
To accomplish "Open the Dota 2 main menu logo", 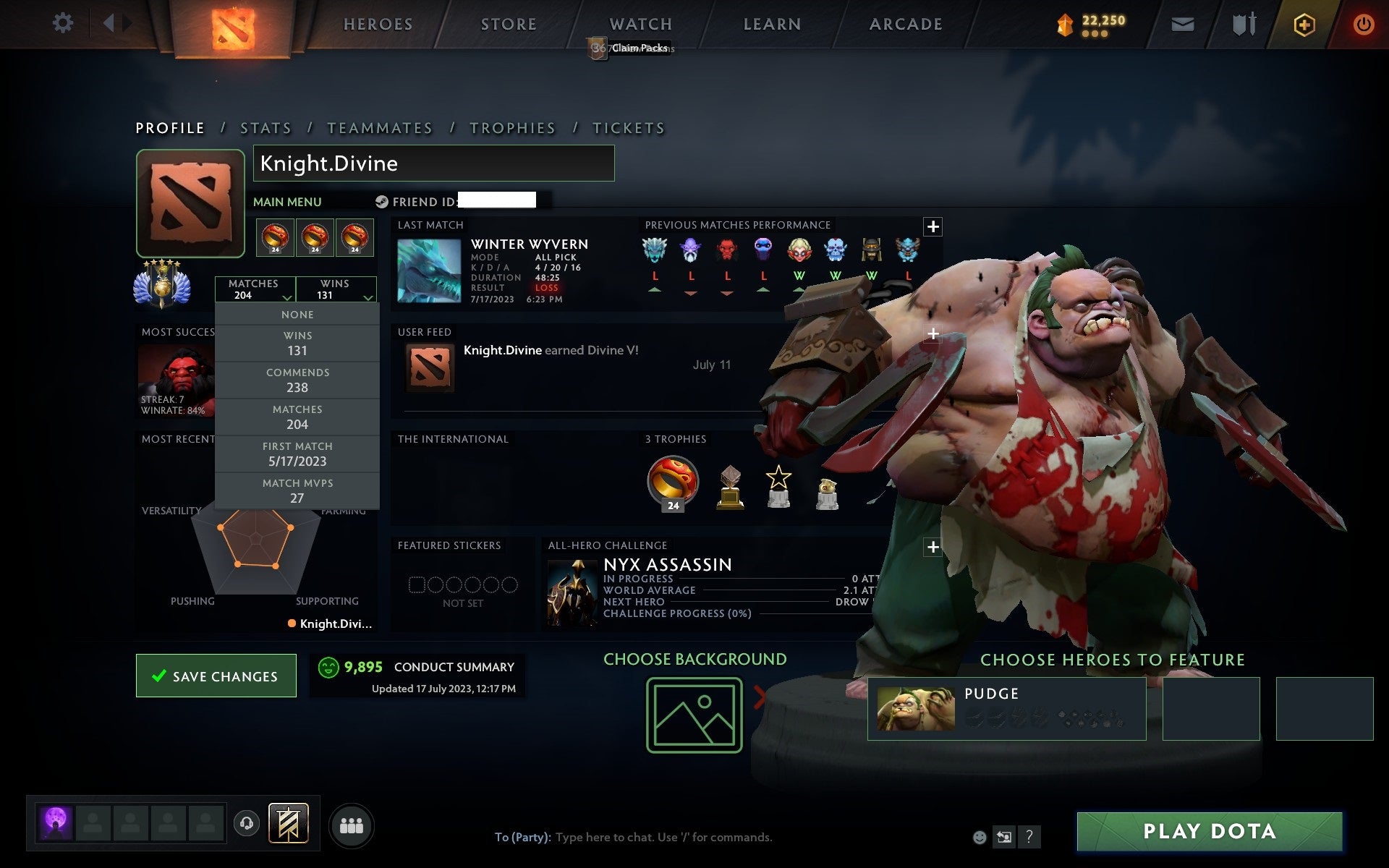I will [233, 24].
